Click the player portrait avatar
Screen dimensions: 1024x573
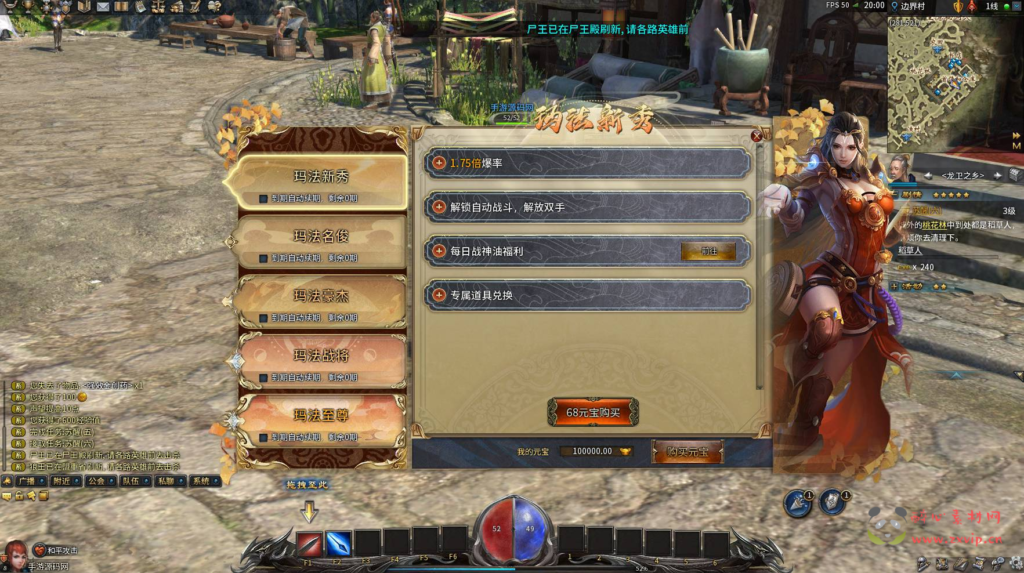[x=16, y=551]
